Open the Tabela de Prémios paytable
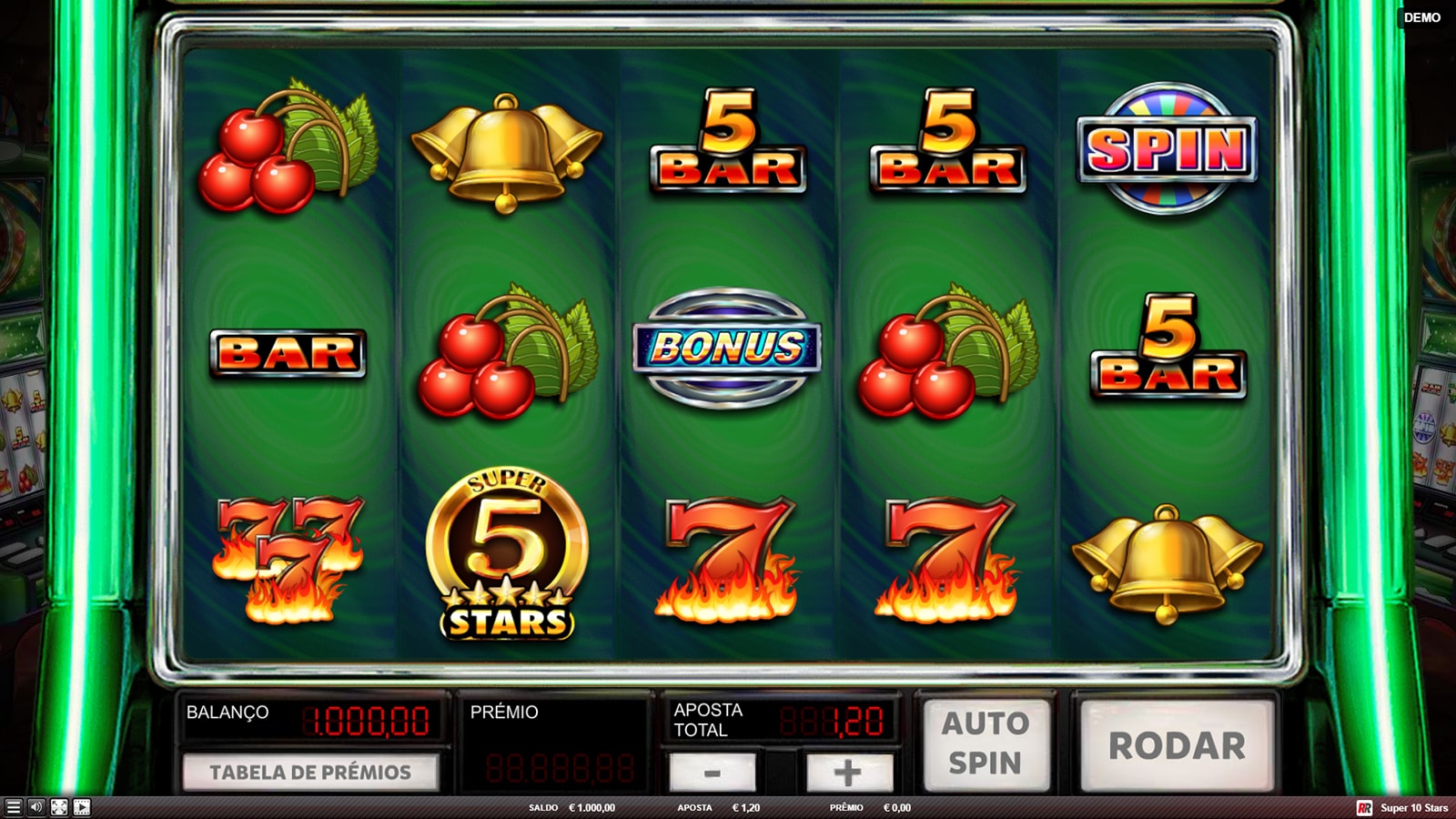 pos(310,773)
